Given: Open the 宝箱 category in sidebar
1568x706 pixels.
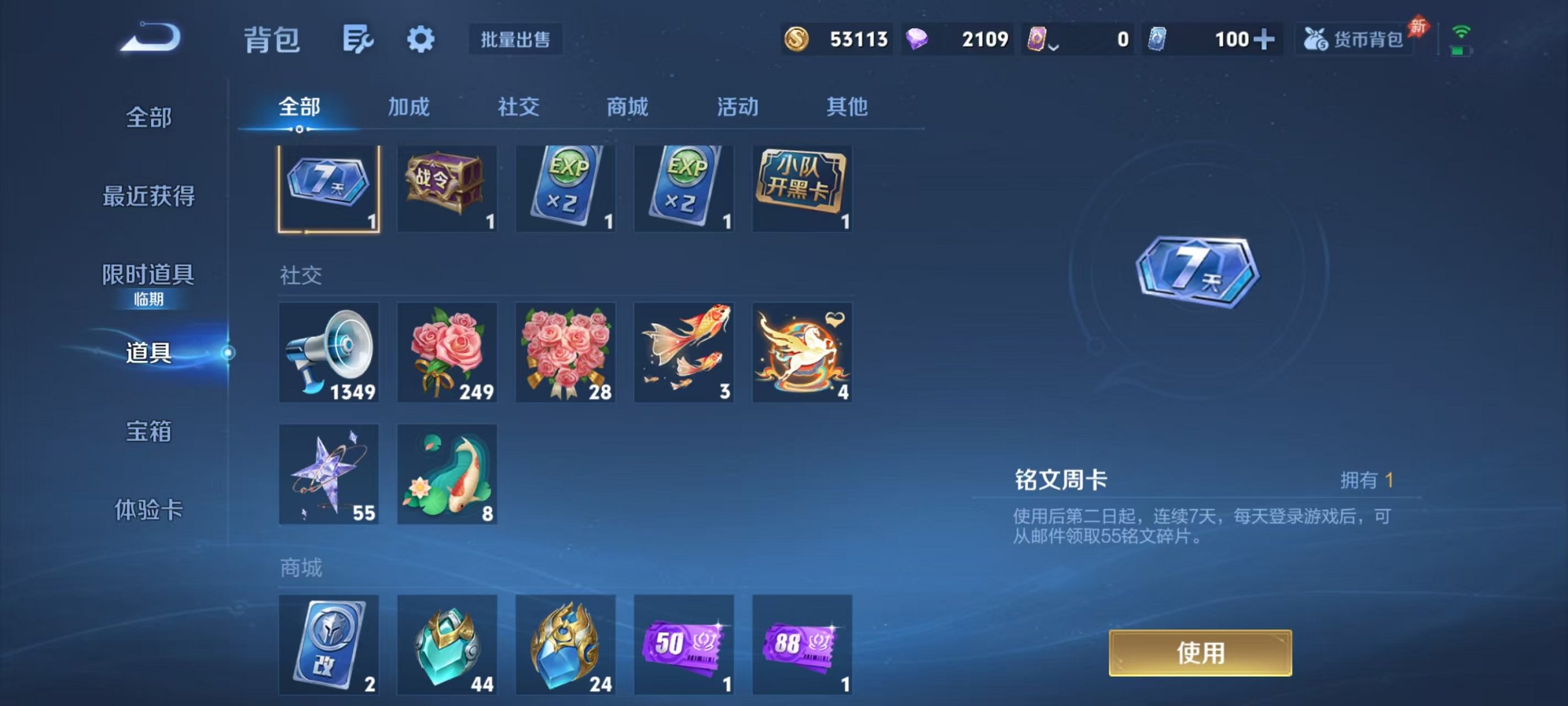Looking at the screenshot, I should 148,432.
